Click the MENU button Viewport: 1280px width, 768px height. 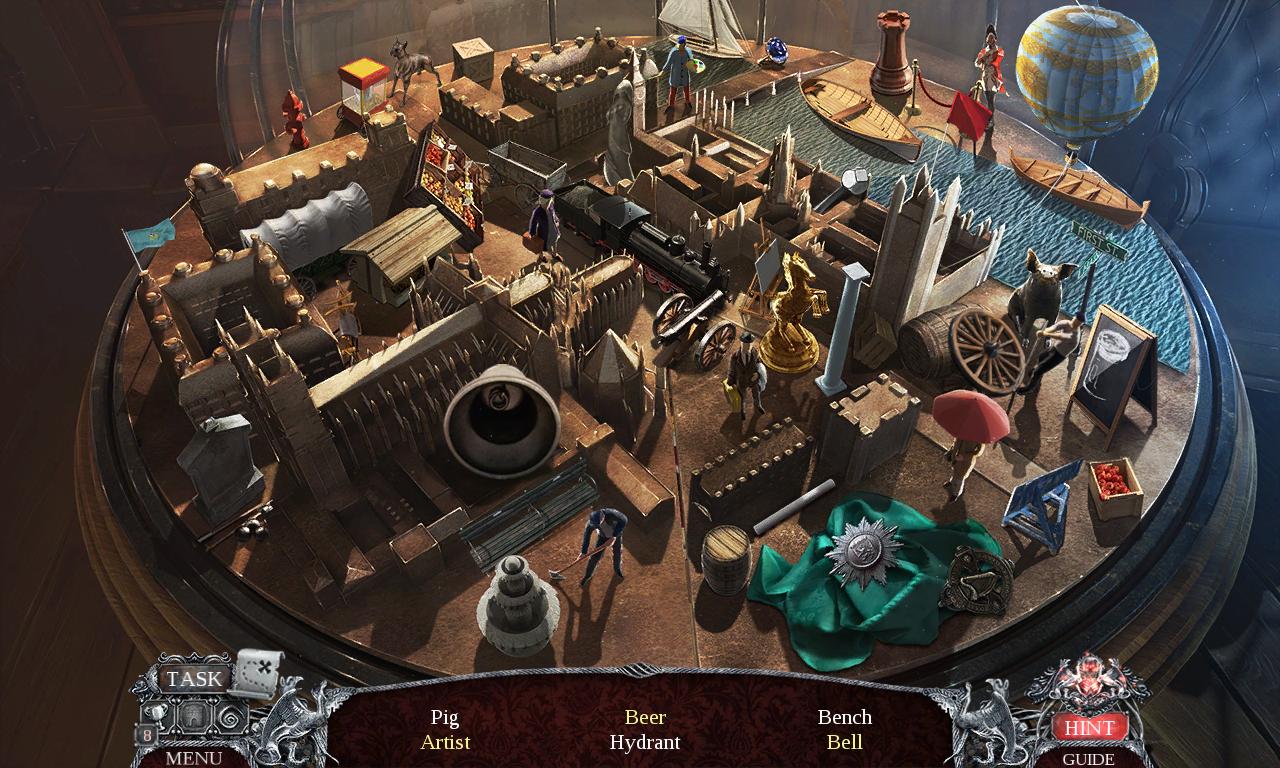[x=194, y=758]
